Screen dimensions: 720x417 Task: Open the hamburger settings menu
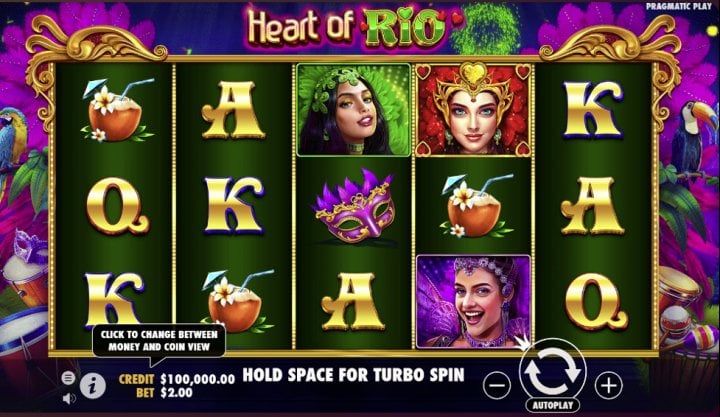[68, 378]
